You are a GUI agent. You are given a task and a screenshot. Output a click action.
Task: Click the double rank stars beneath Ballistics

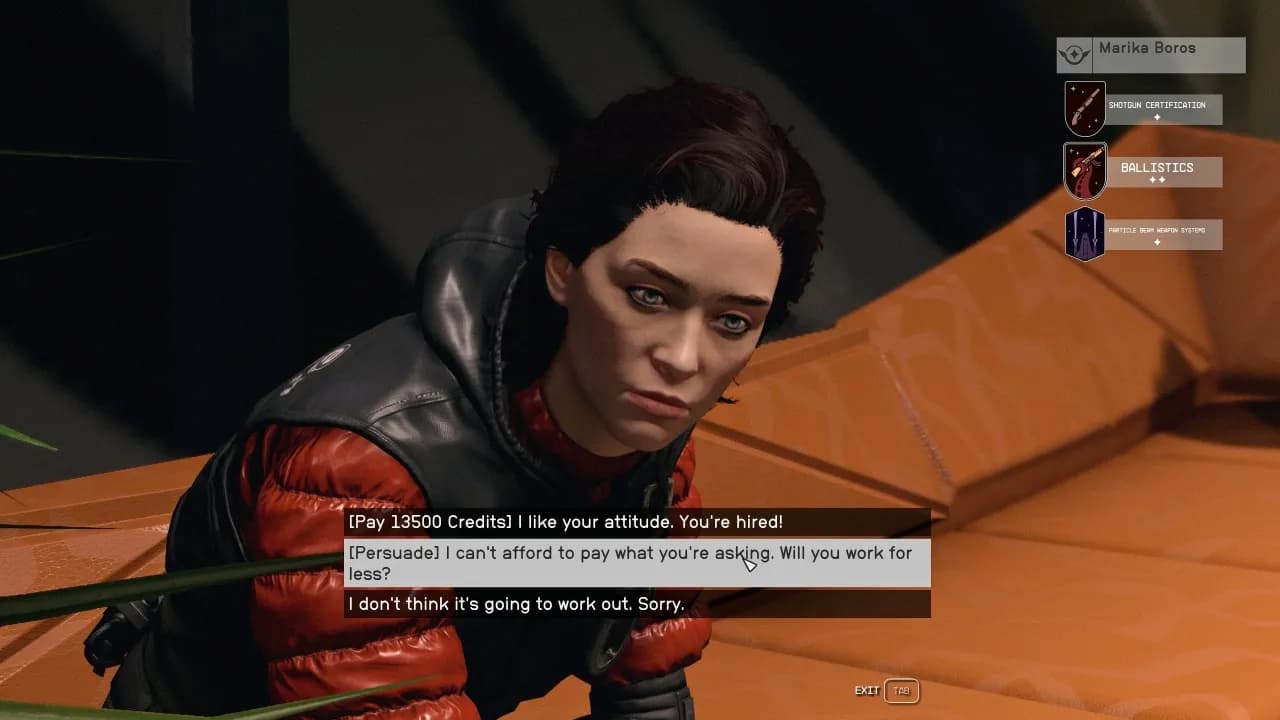[x=1157, y=181]
